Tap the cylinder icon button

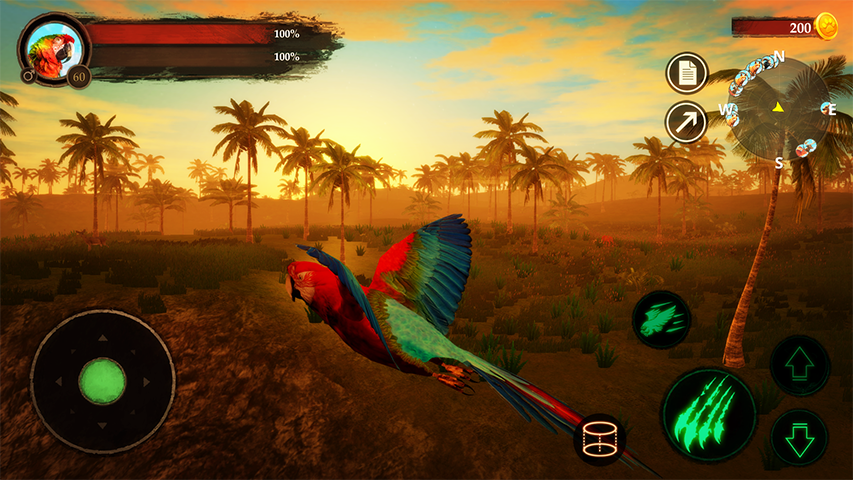tap(600, 438)
